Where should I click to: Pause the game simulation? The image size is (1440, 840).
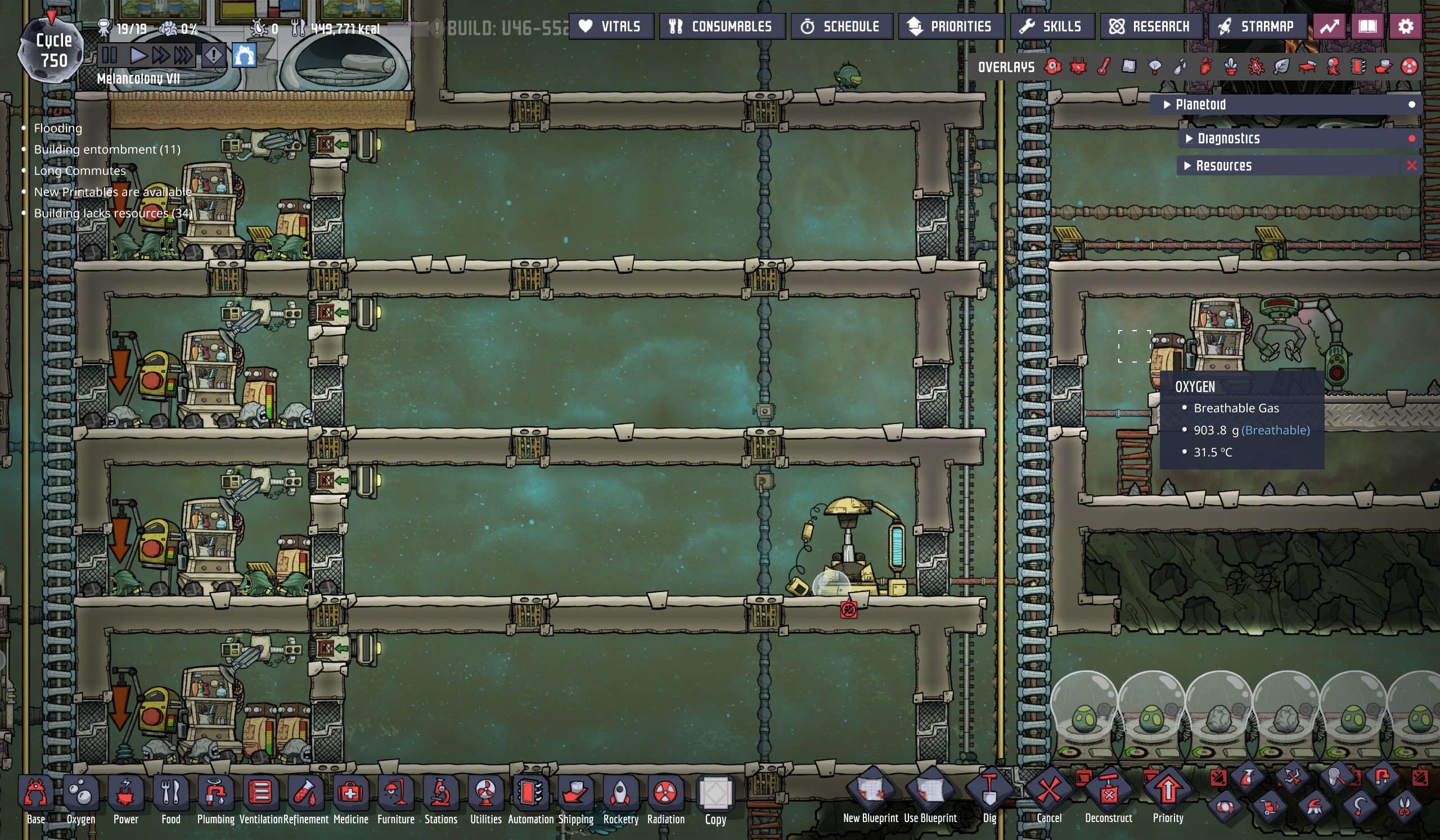(109, 56)
